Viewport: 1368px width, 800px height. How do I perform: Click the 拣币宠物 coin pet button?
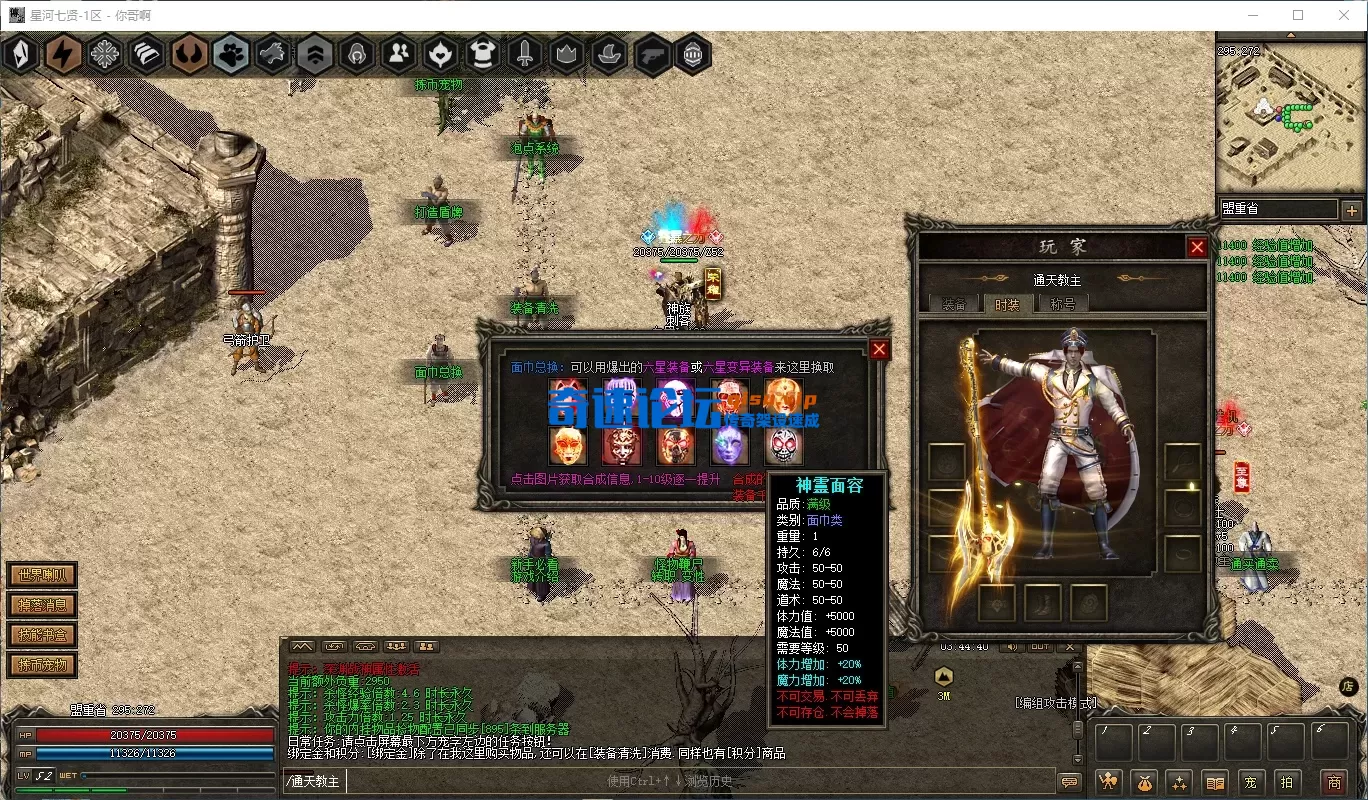click(x=42, y=665)
